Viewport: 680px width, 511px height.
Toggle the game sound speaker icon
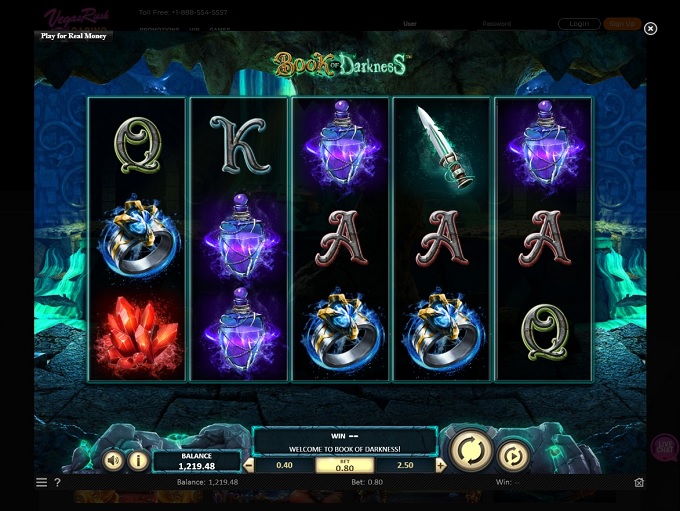[x=113, y=461]
